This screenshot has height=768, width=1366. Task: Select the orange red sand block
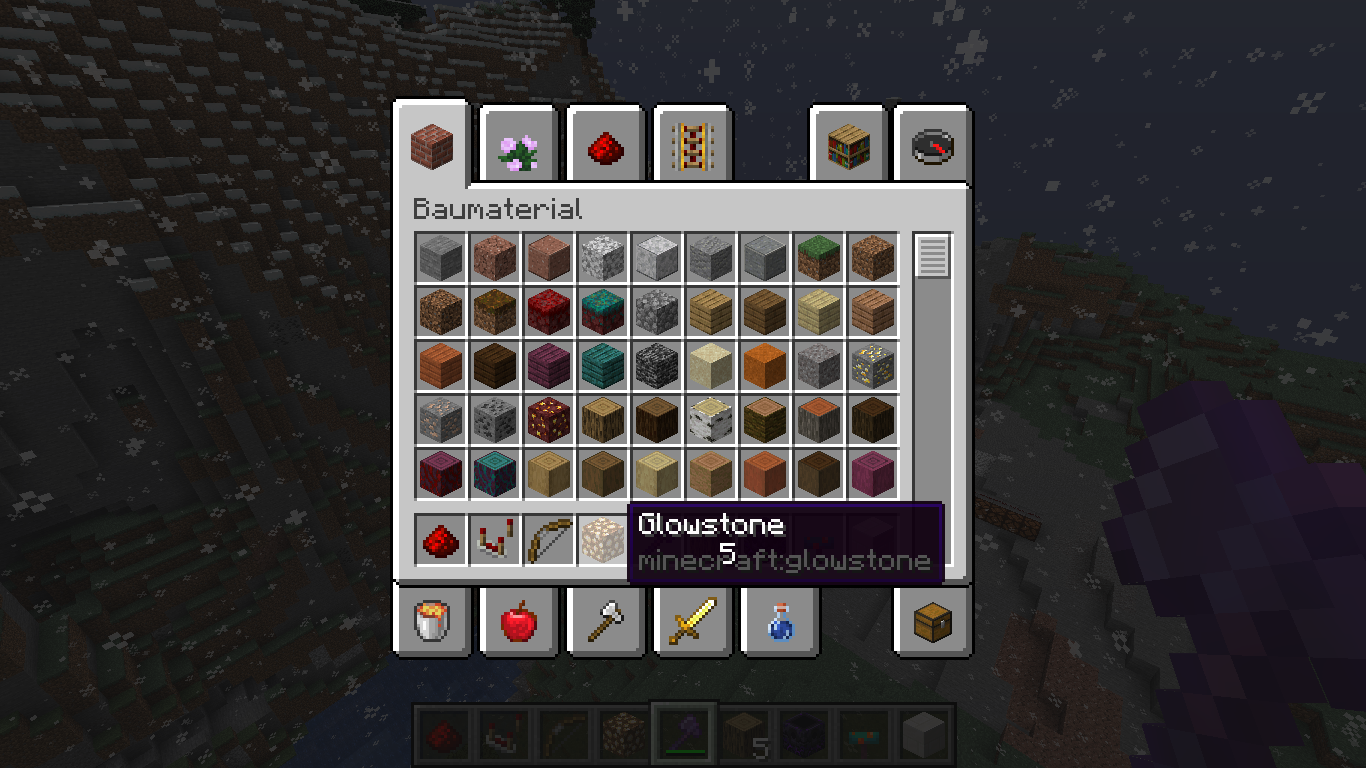765,366
